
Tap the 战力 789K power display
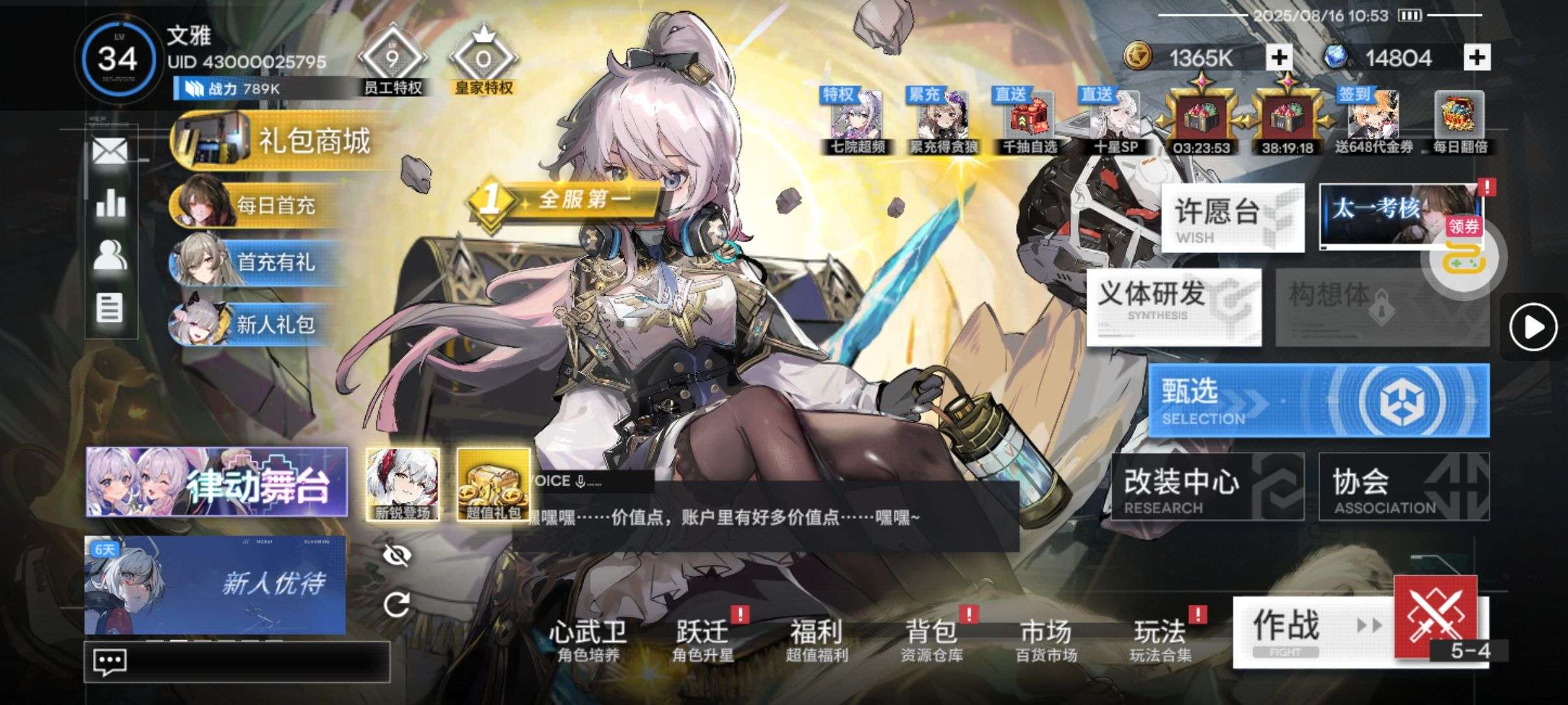[x=224, y=88]
